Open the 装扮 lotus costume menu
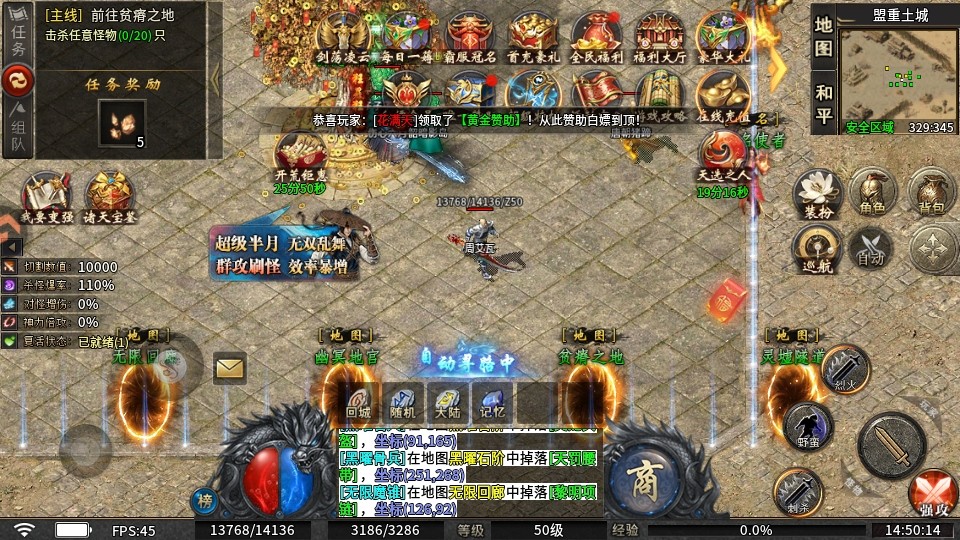 coord(815,192)
